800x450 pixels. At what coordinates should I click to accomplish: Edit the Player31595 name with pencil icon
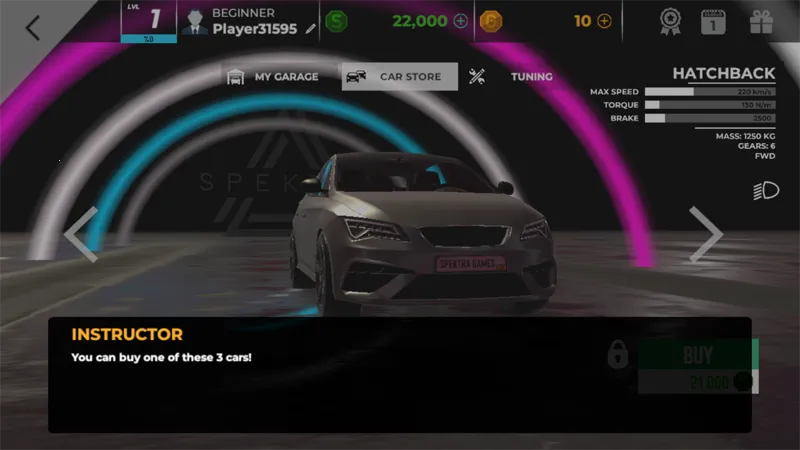pyautogui.click(x=311, y=29)
